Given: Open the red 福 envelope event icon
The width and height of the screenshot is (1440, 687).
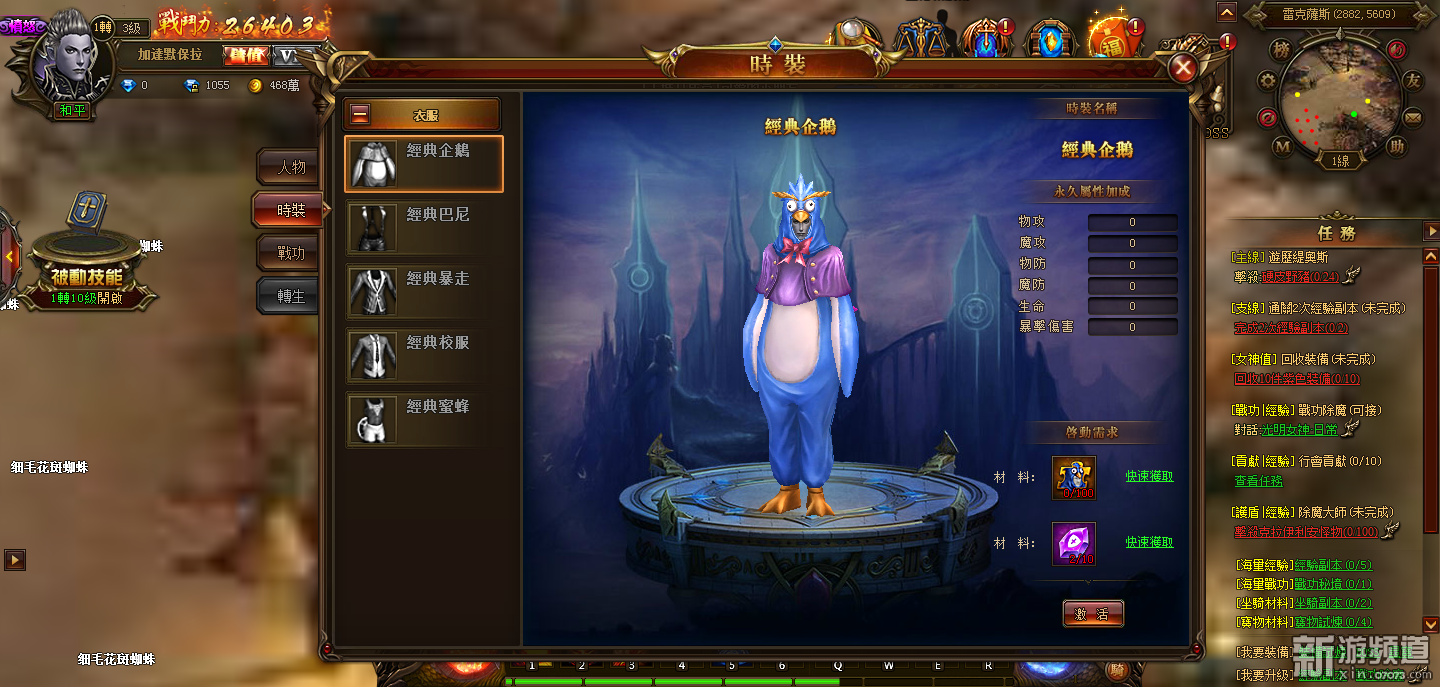Looking at the screenshot, I should tap(1112, 40).
